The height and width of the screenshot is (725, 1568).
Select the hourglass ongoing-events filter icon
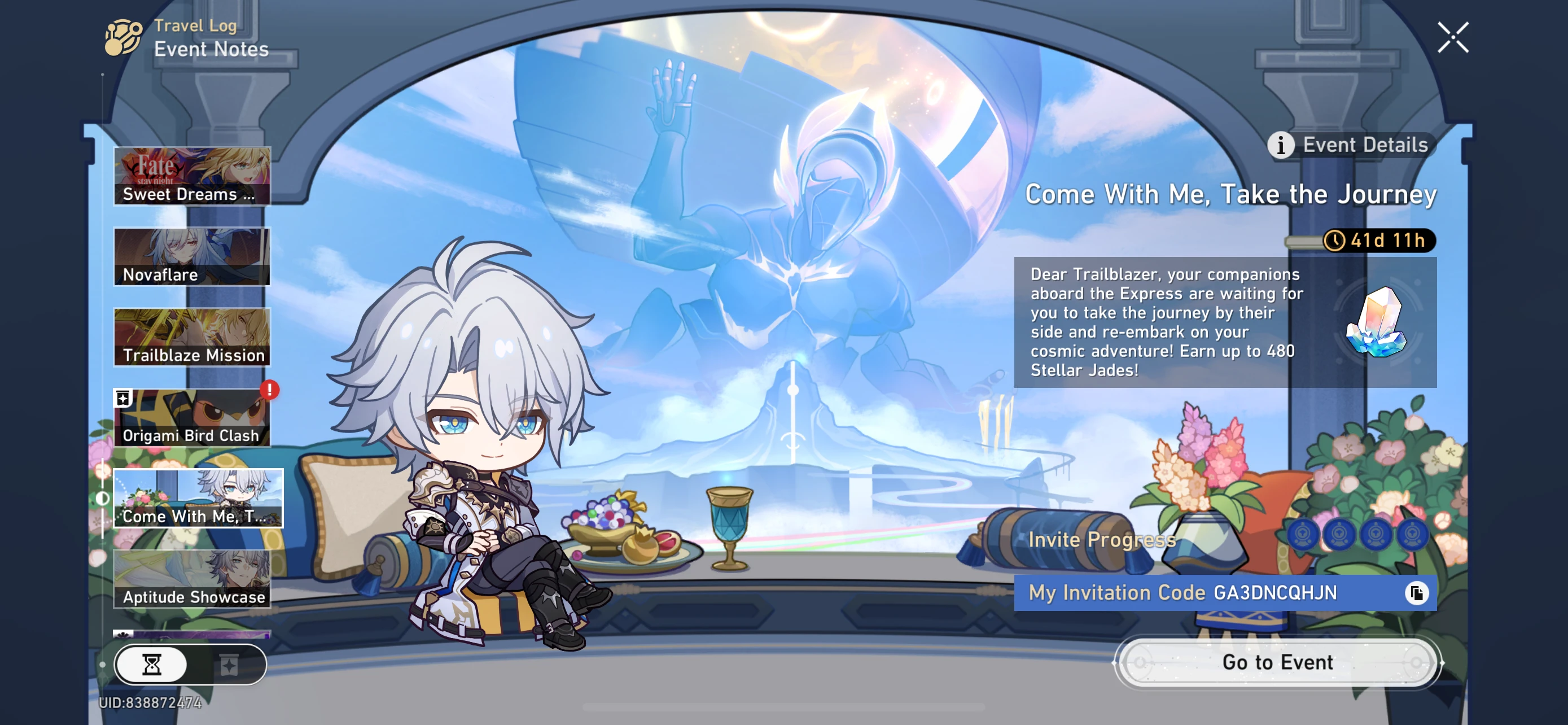coord(151,665)
